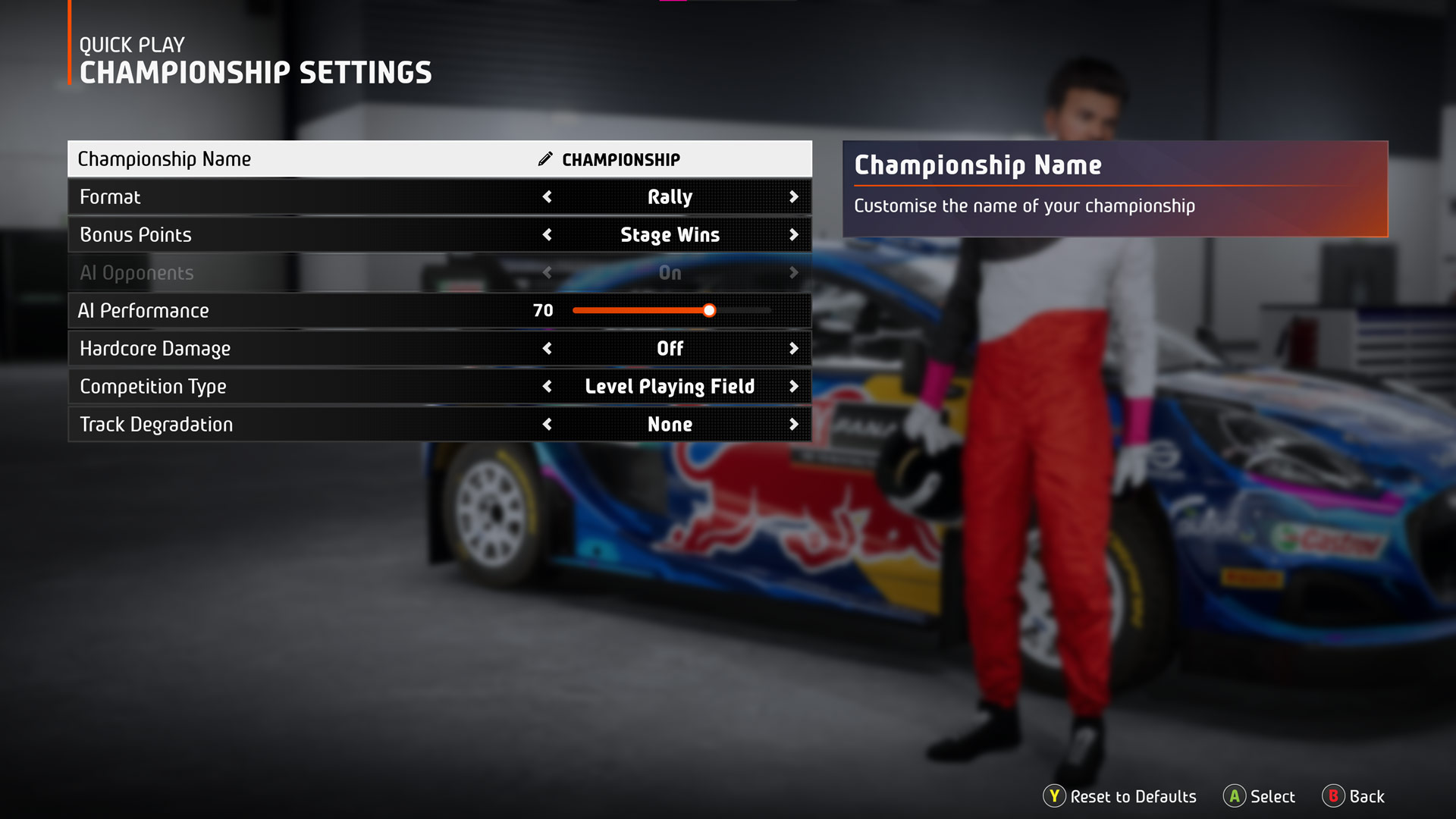Toggle Hardcore Damage using right arrow
Image resolution: width=1456 pixels, height=819 pixels.
click(x=793, y=349)
